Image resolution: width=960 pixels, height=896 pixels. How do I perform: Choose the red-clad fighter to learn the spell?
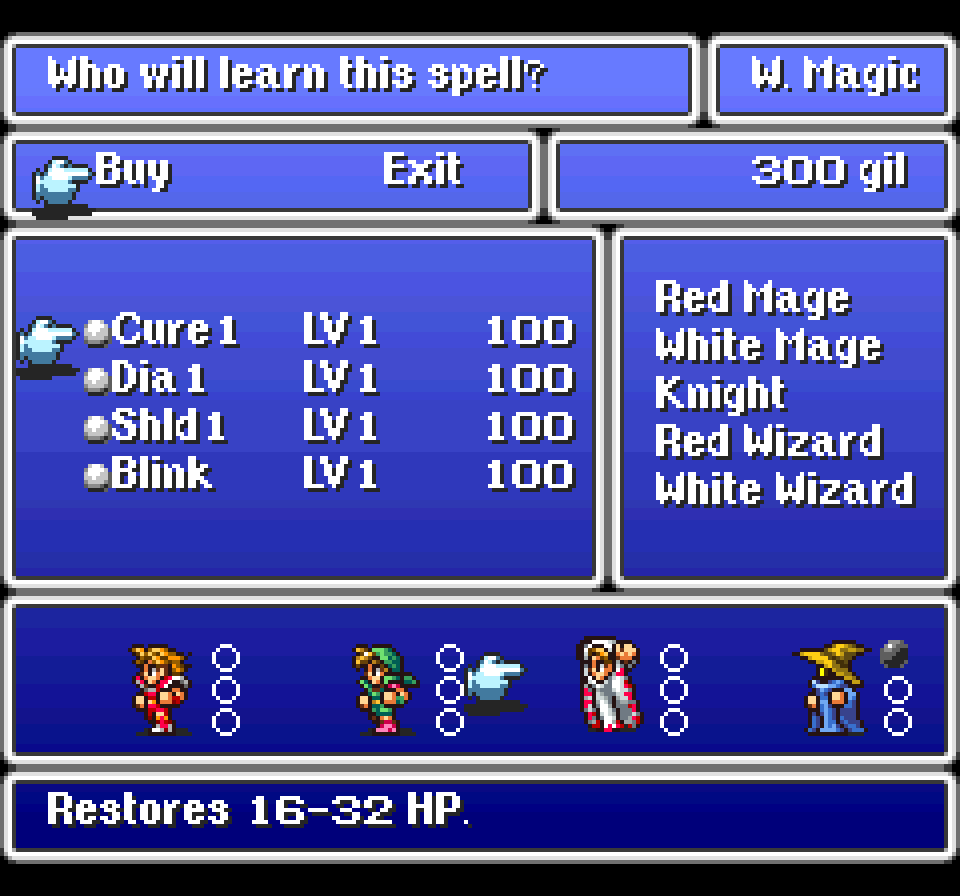tap(156, 688)
